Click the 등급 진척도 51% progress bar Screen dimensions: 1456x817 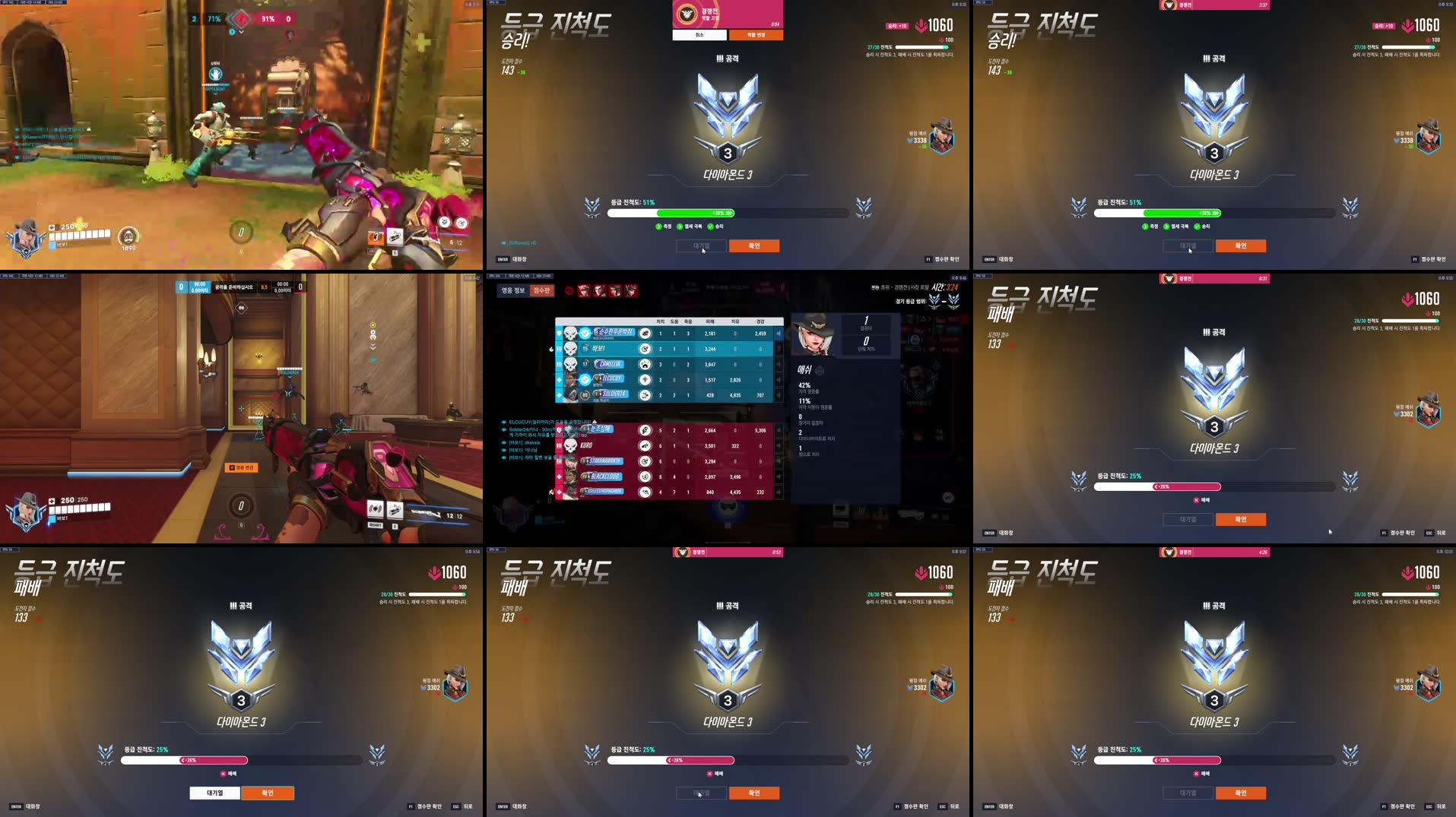(728, 214)
